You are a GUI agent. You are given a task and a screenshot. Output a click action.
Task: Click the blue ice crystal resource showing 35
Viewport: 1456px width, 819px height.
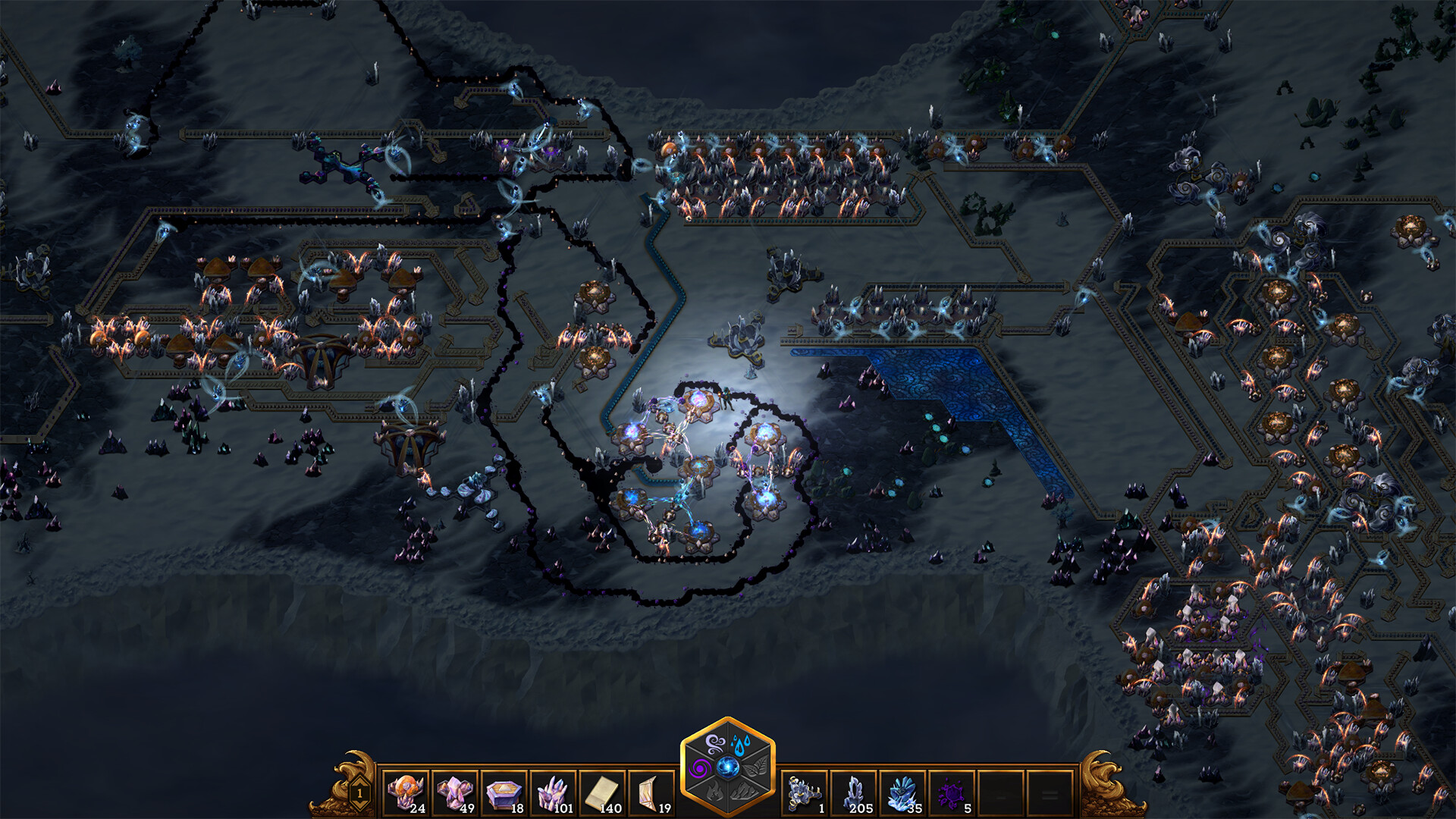901,793
